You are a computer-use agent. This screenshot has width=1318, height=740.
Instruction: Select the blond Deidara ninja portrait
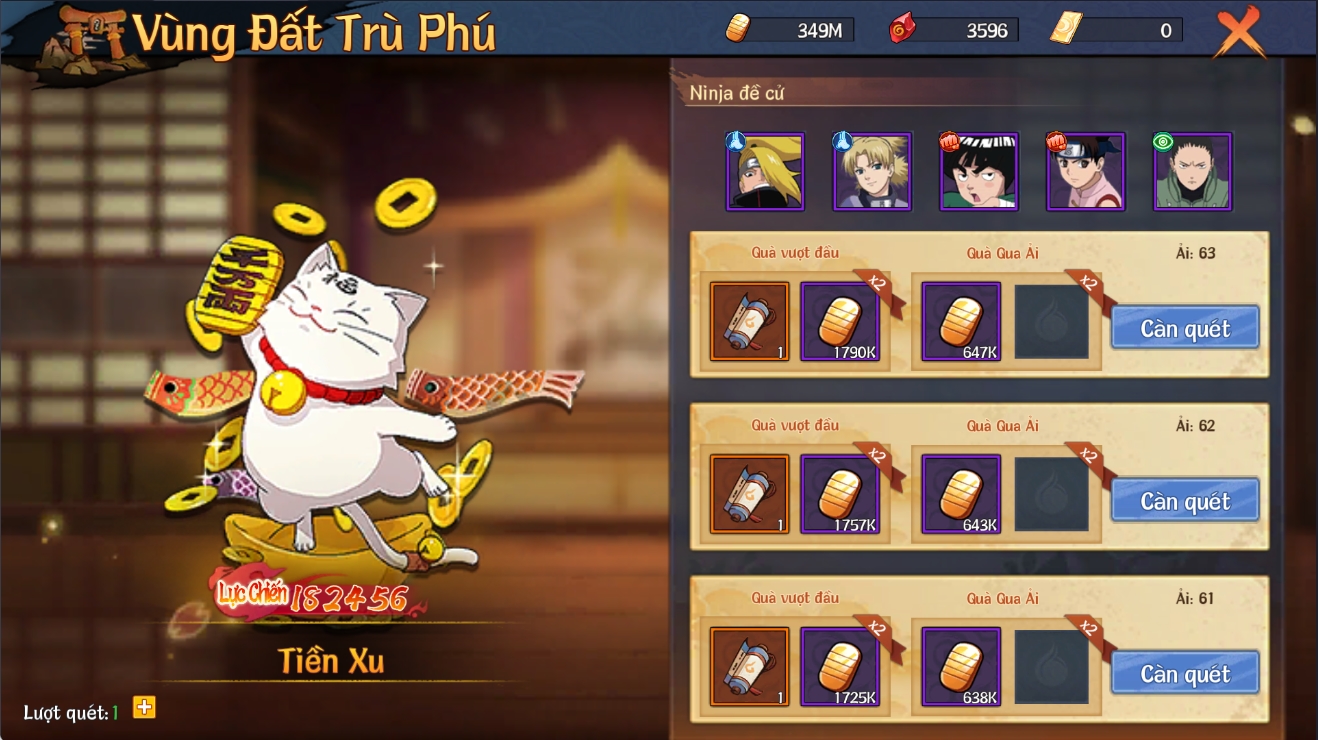tap(765, 171)
